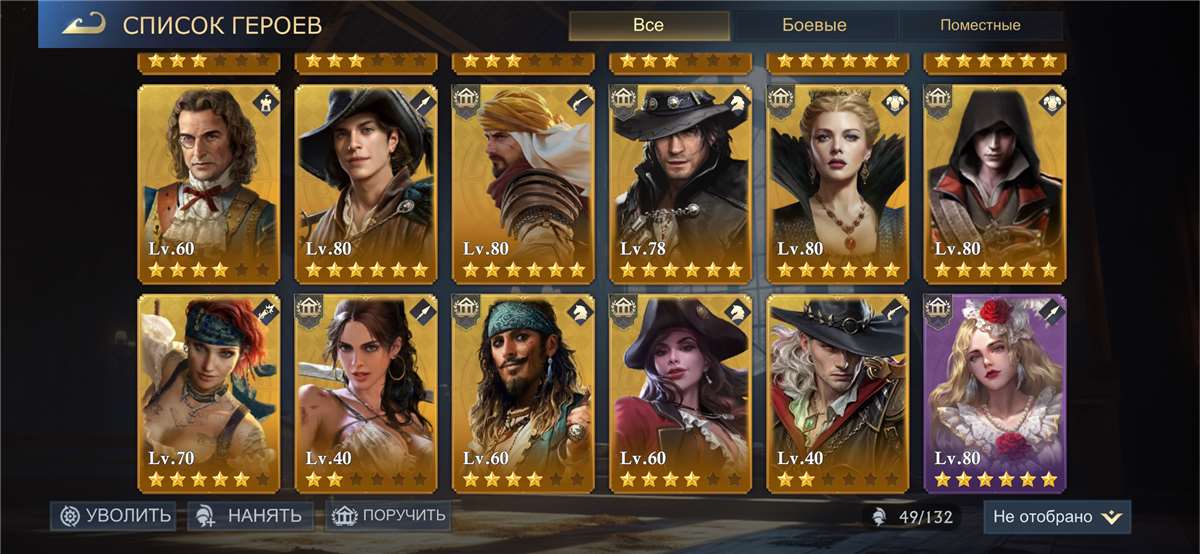The image size is (1200, 554).
Task: Click the УВОЛИТЬ dismiss button
Action: 114,516
